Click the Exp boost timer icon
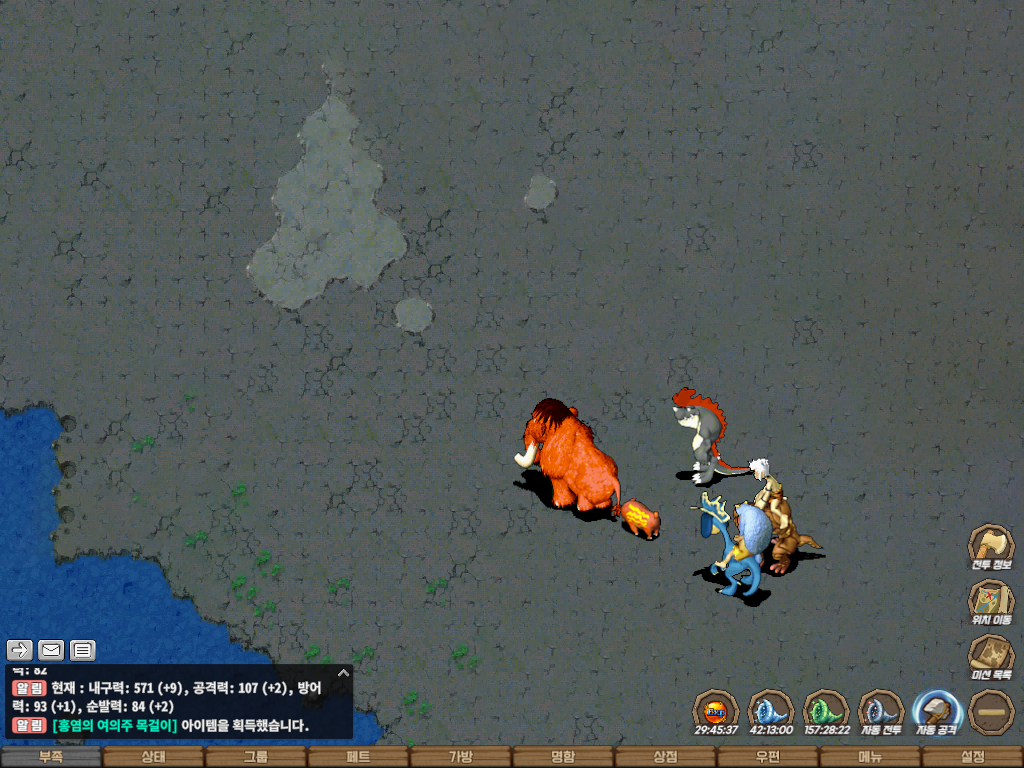Viewport: 1024px width, 768px height. pos(716,710)
